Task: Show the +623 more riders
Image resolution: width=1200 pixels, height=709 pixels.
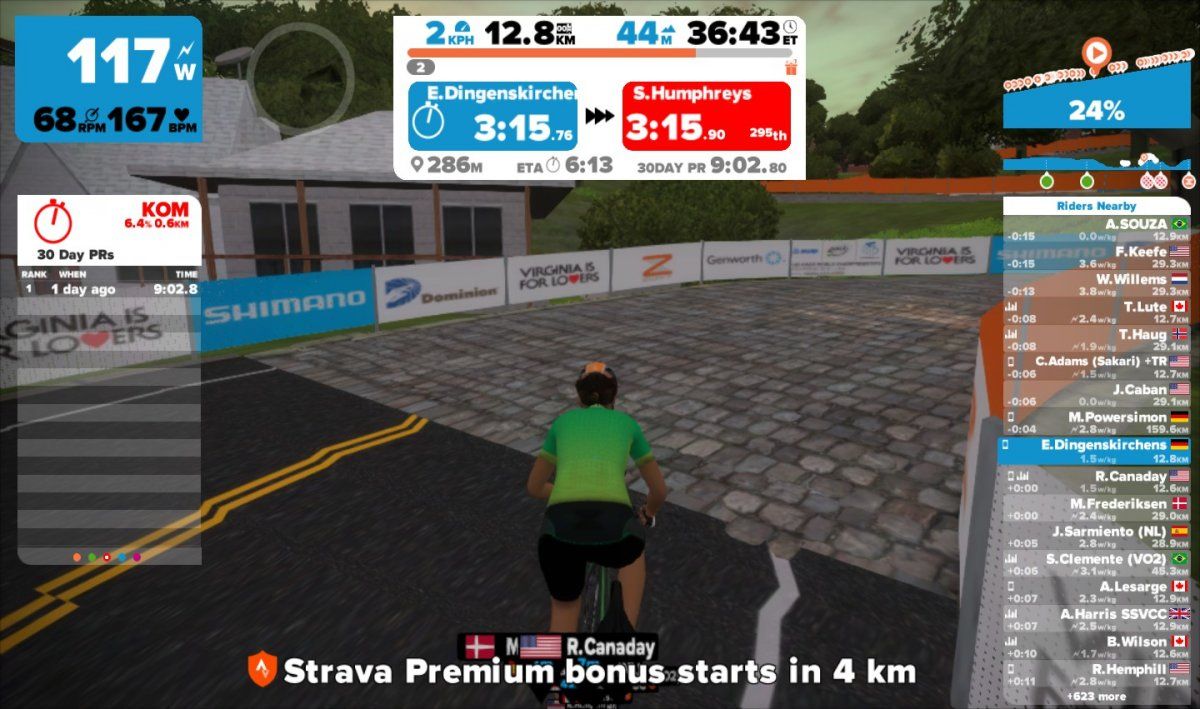Action: point(1096,696)
